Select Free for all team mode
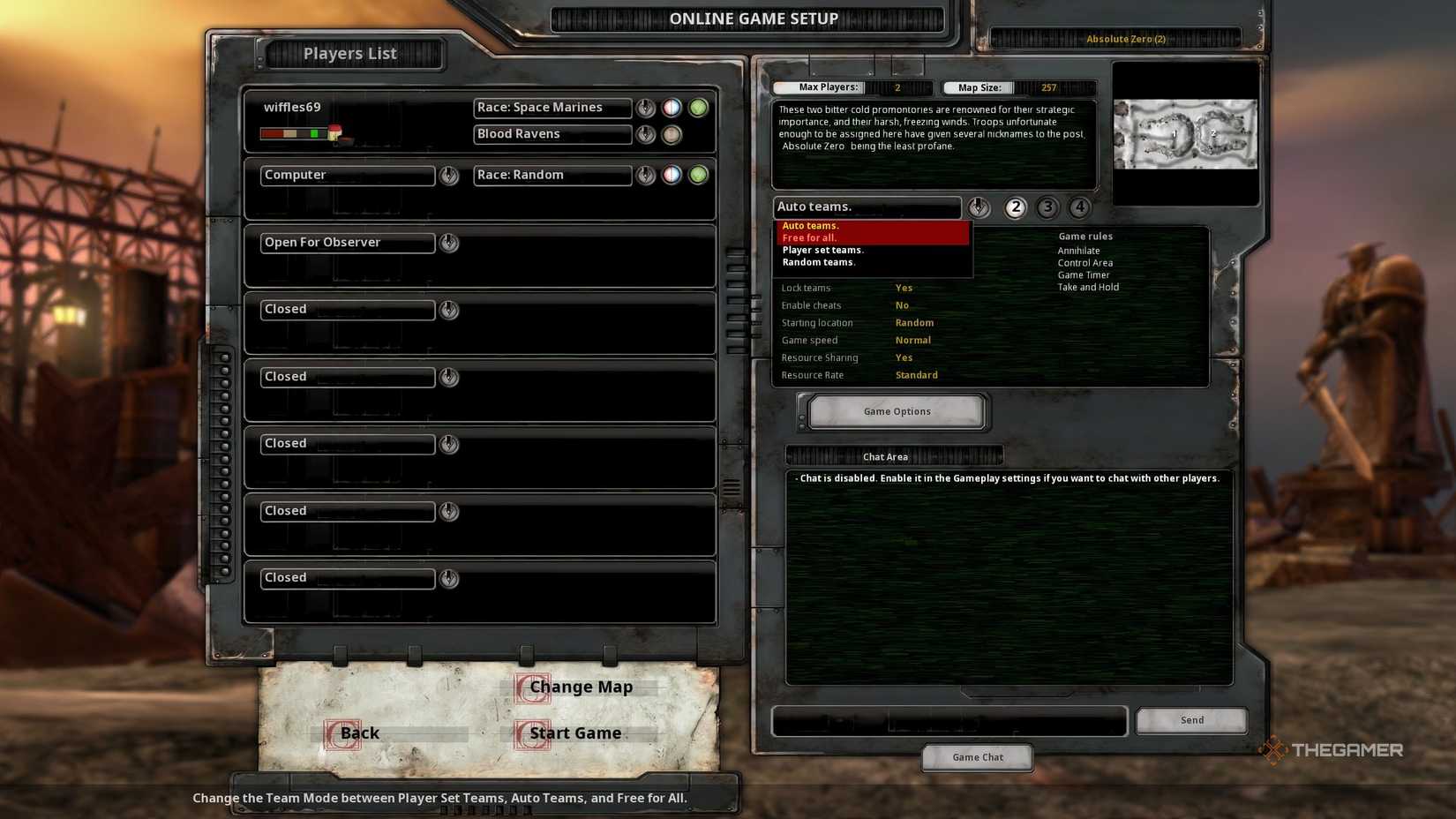Screen dimensions: 1456x819 [x=809, y=237]
